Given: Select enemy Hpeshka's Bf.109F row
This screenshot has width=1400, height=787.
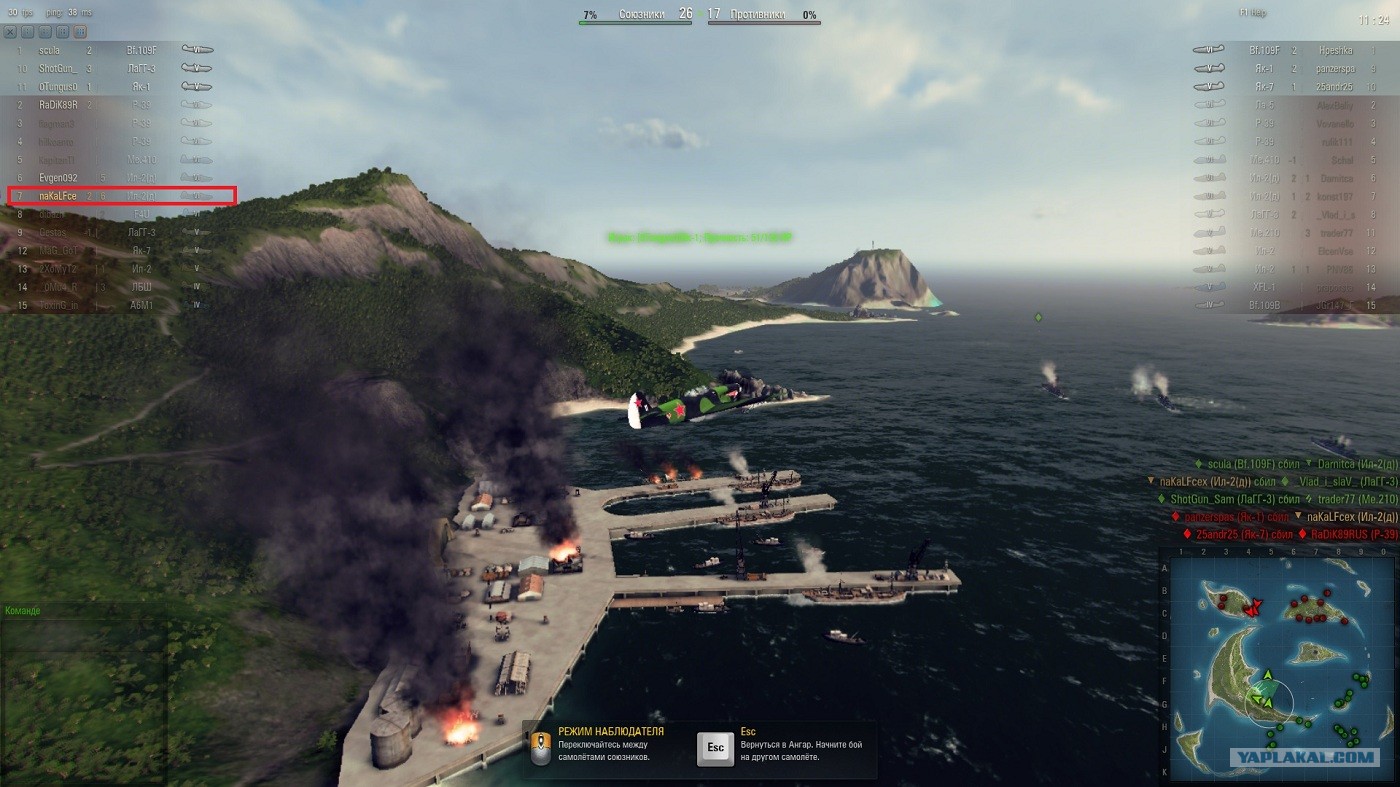Looking at the screenshot, I should coord(1290,50).
